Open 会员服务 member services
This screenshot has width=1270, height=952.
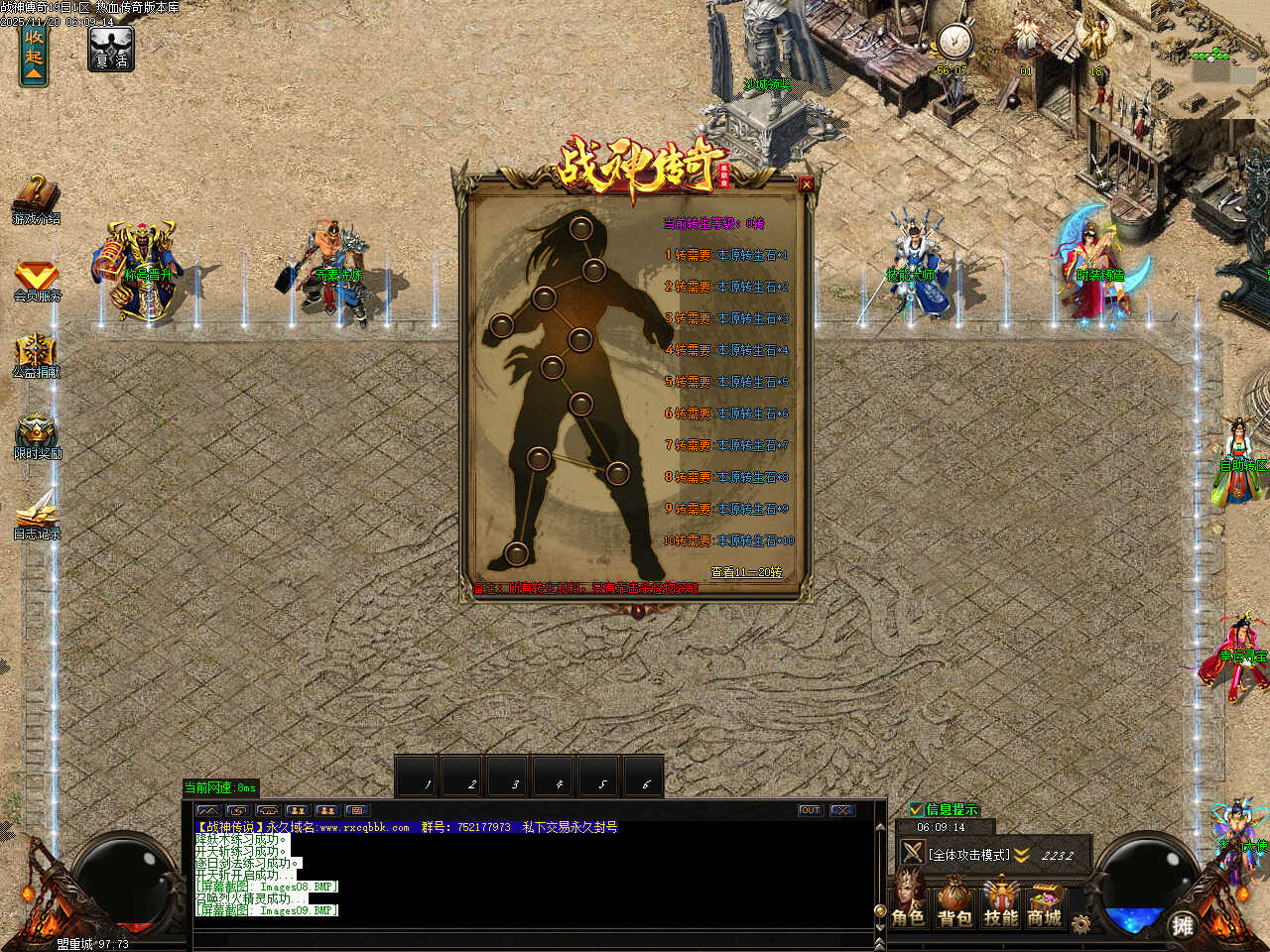click(37, 278)
